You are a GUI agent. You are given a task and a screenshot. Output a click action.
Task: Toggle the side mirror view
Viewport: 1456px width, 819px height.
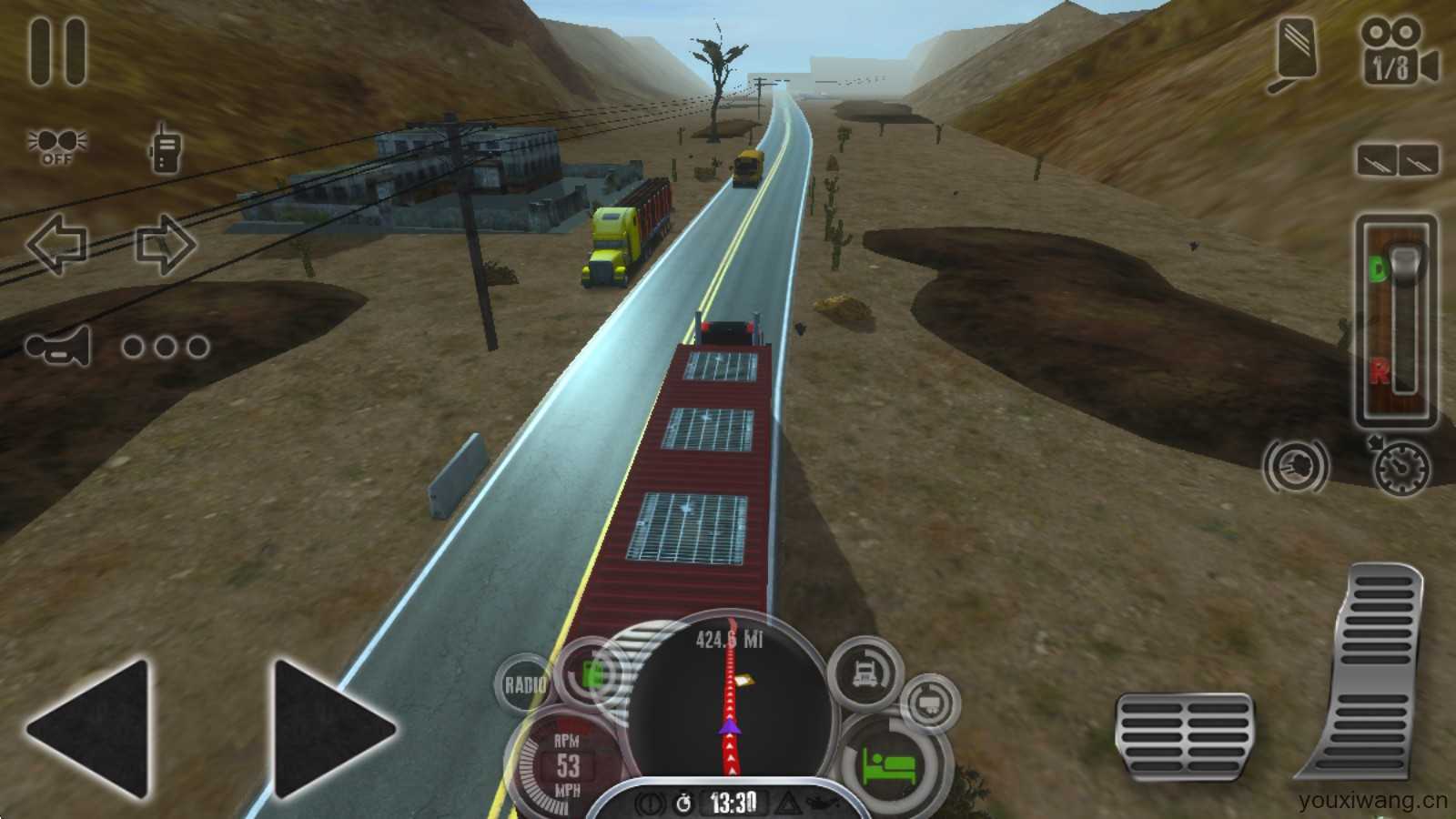click(x=1294, y=55)
